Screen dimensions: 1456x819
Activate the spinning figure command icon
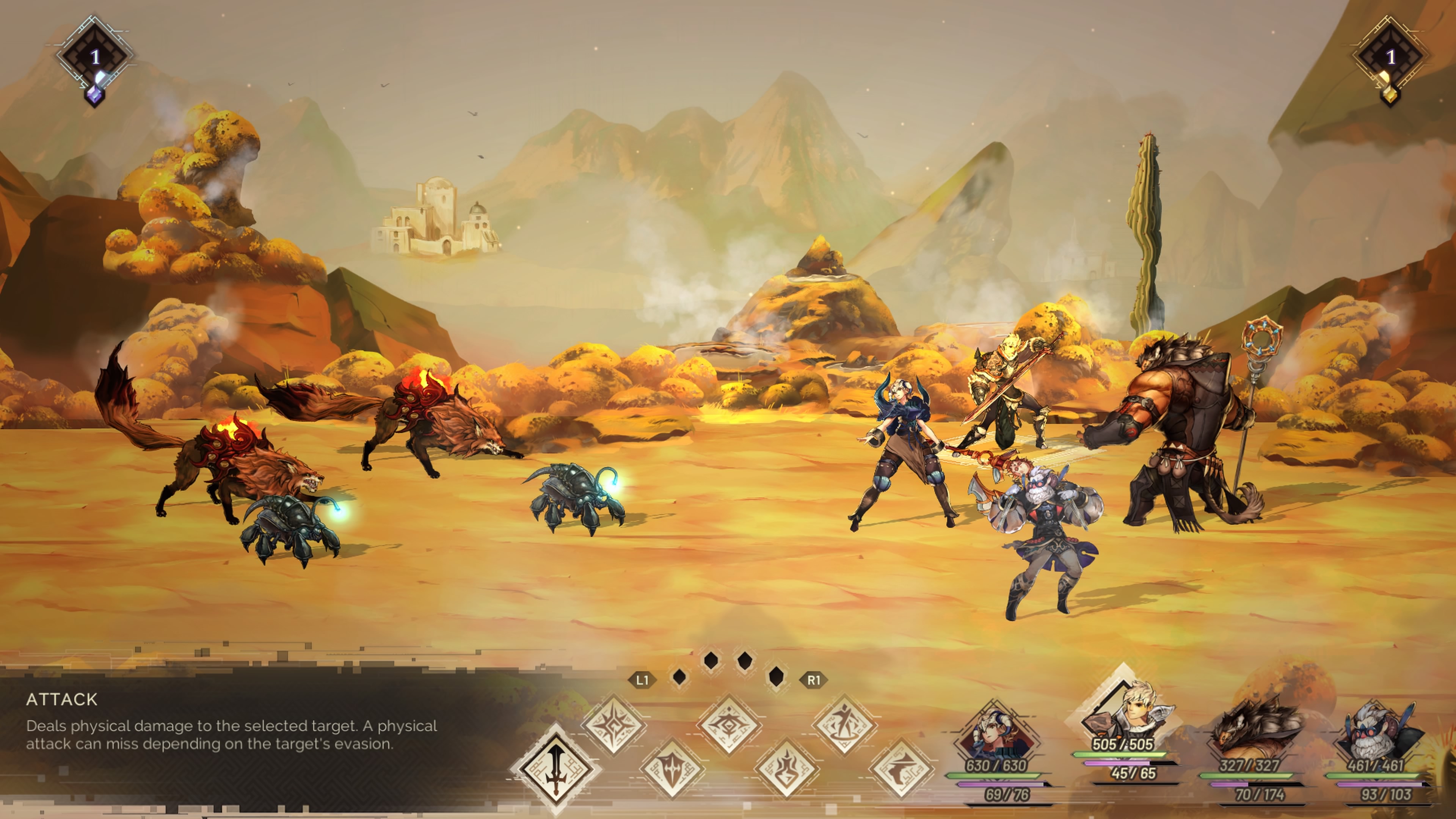point(844,725)
